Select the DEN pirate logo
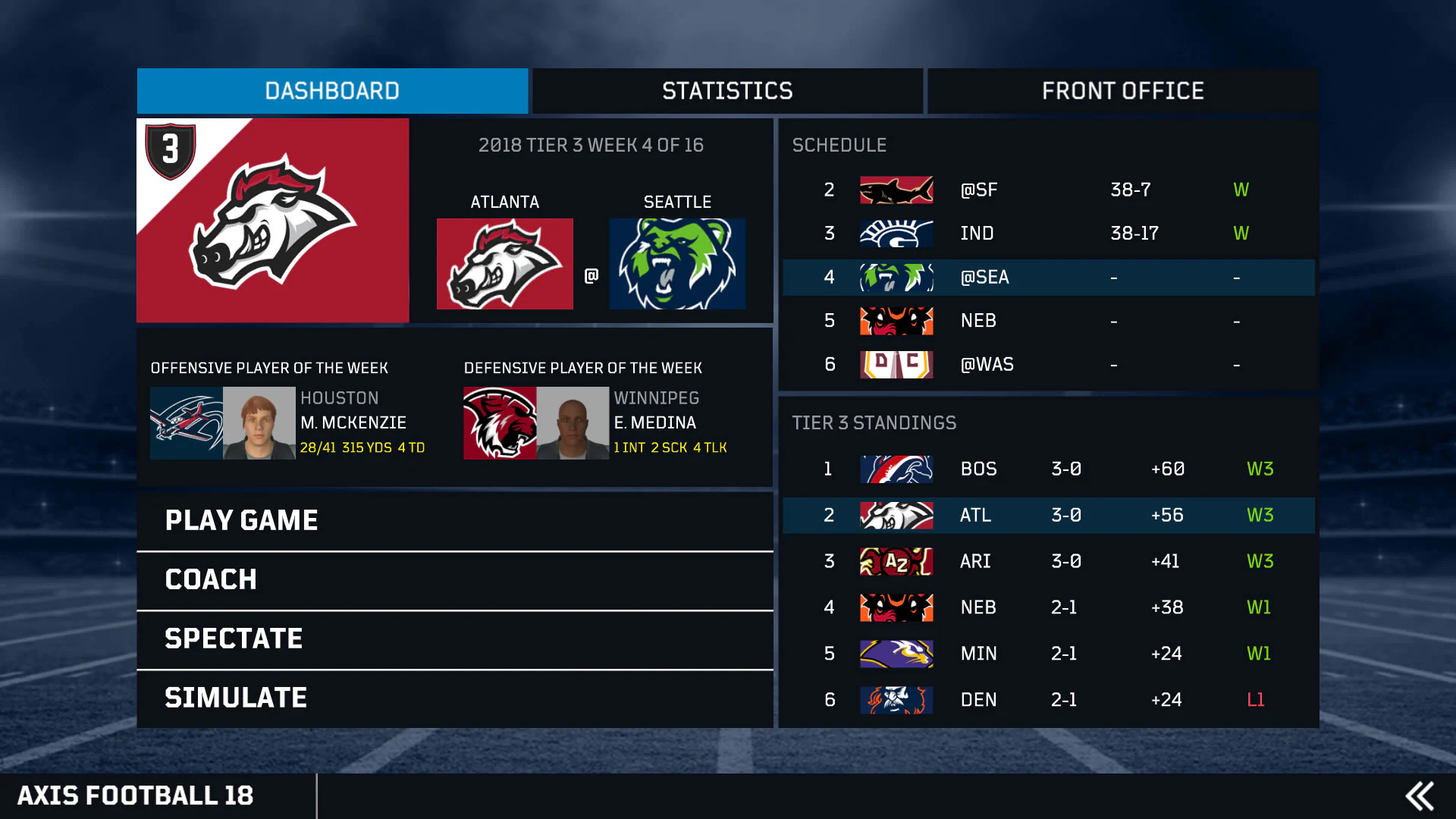 896,700
